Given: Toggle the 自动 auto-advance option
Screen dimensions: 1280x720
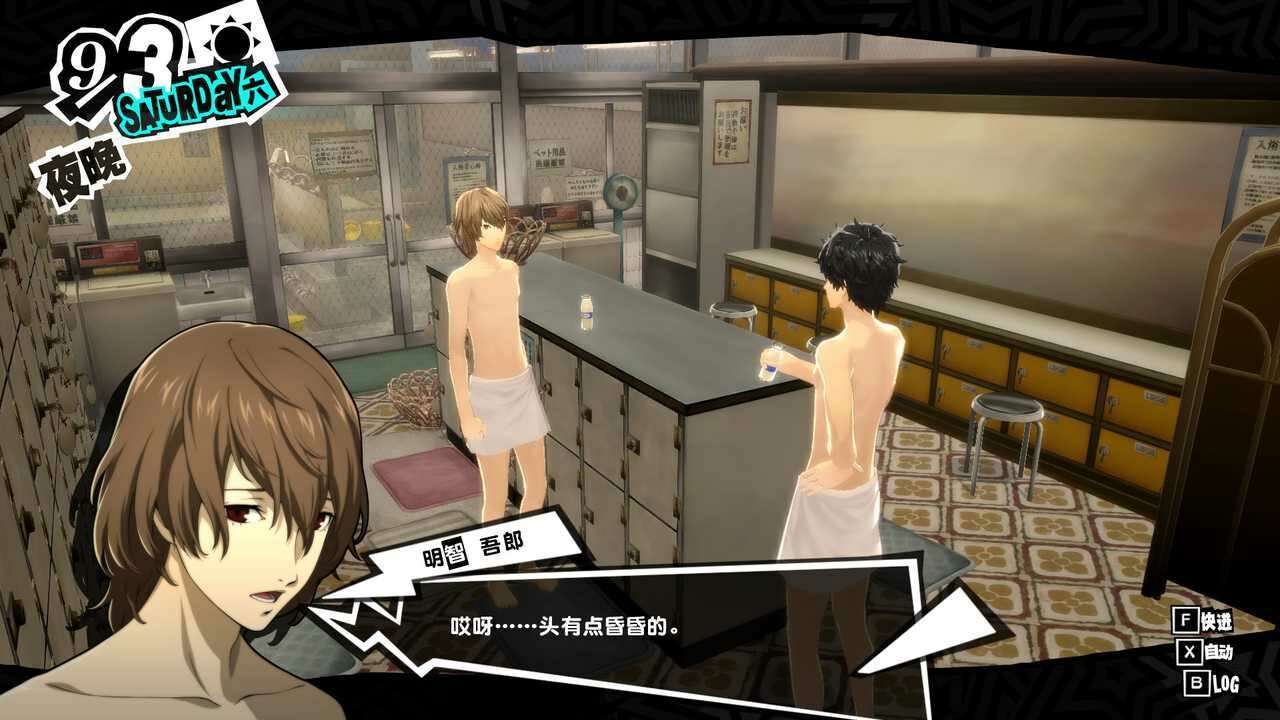Looking at the screenshot, I should 1208,653.
